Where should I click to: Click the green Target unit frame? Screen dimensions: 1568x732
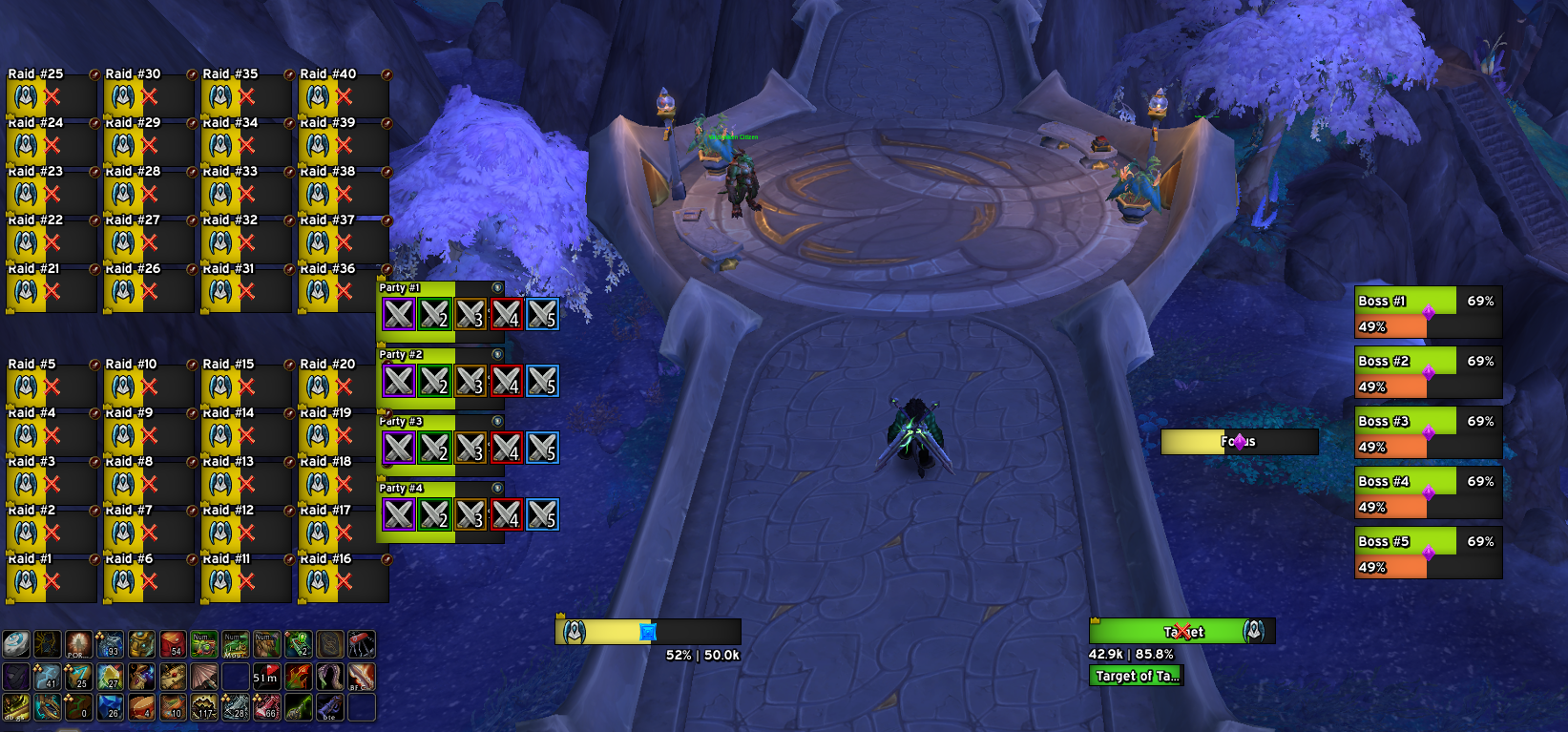(1181, 631)
